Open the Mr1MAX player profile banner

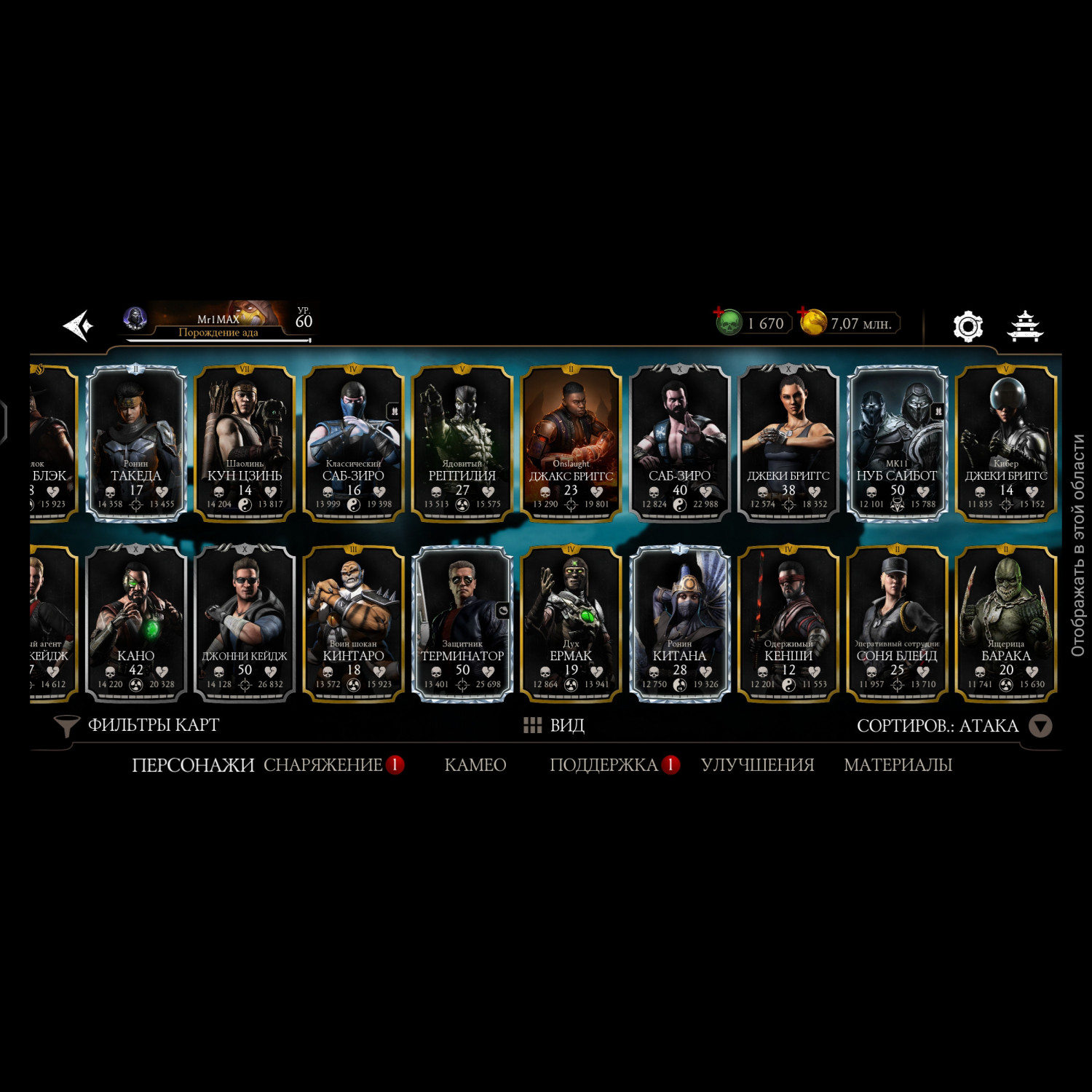[218, 322]
